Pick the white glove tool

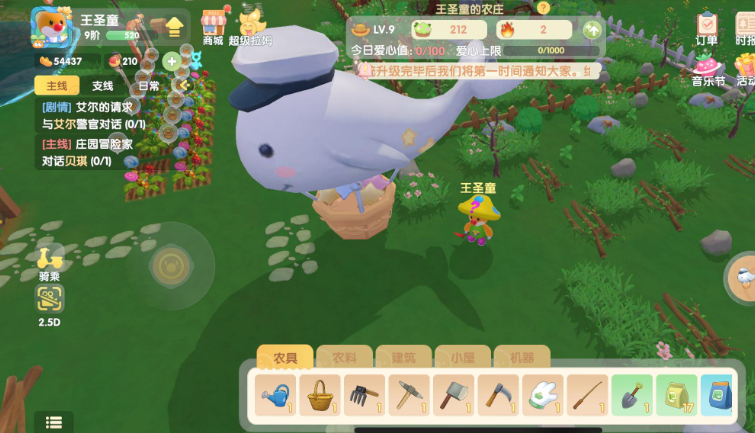coord(541,394)
